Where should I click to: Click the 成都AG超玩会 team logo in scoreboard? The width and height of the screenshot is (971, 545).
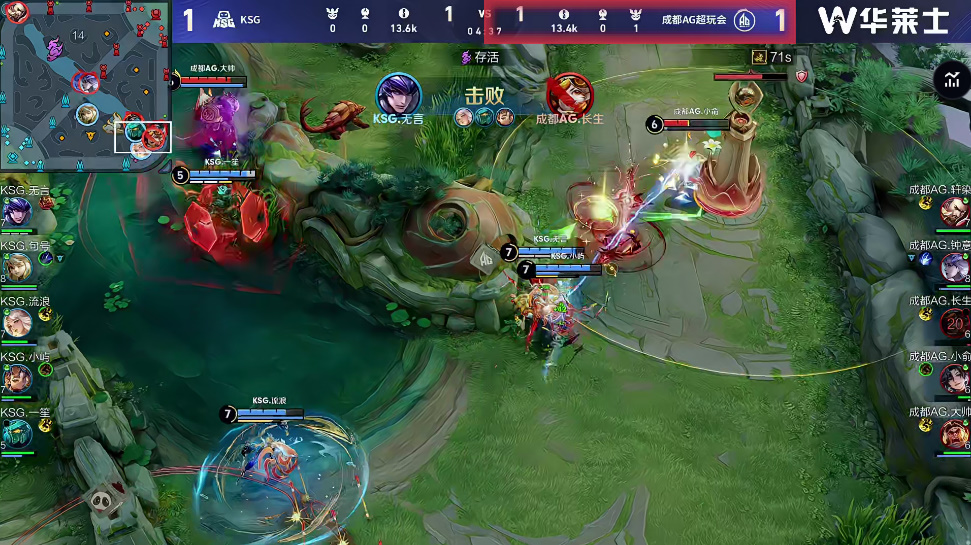(x=745, y=20)
